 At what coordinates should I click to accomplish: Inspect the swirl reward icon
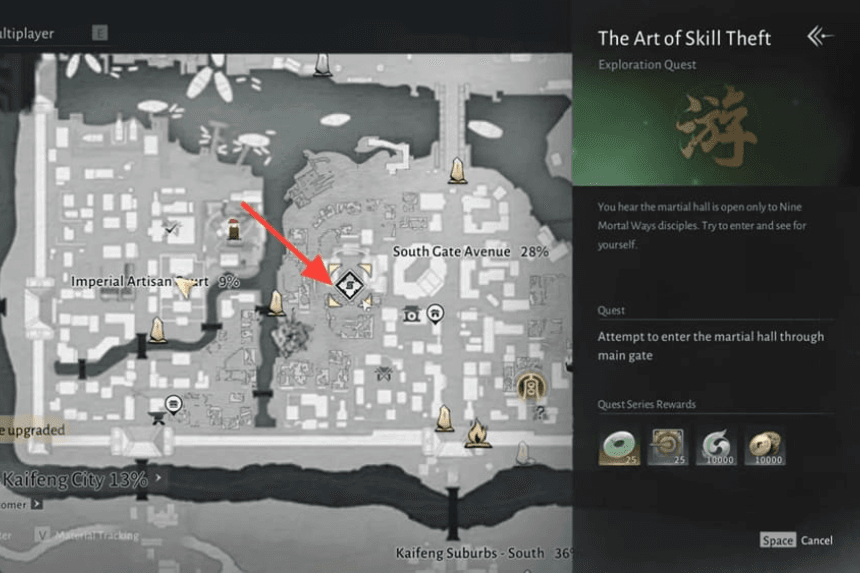click(x=716, y=446)
